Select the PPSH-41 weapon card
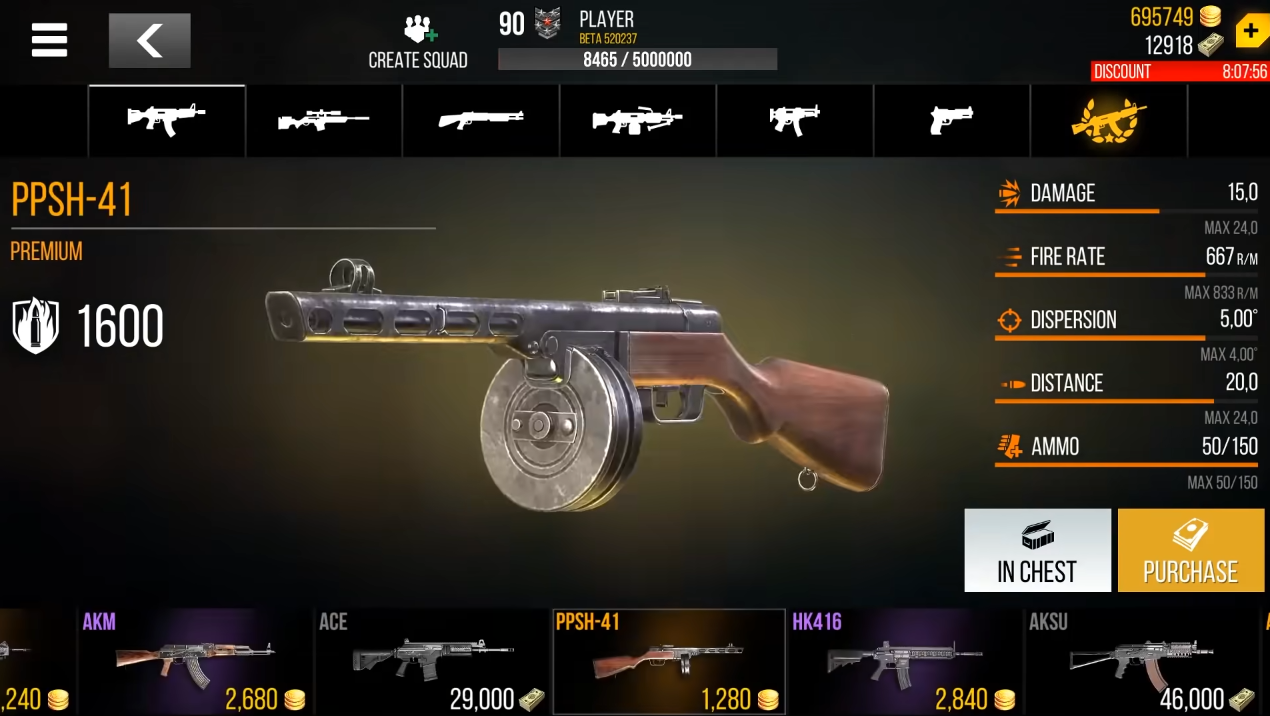 click(x=668, y=661)
